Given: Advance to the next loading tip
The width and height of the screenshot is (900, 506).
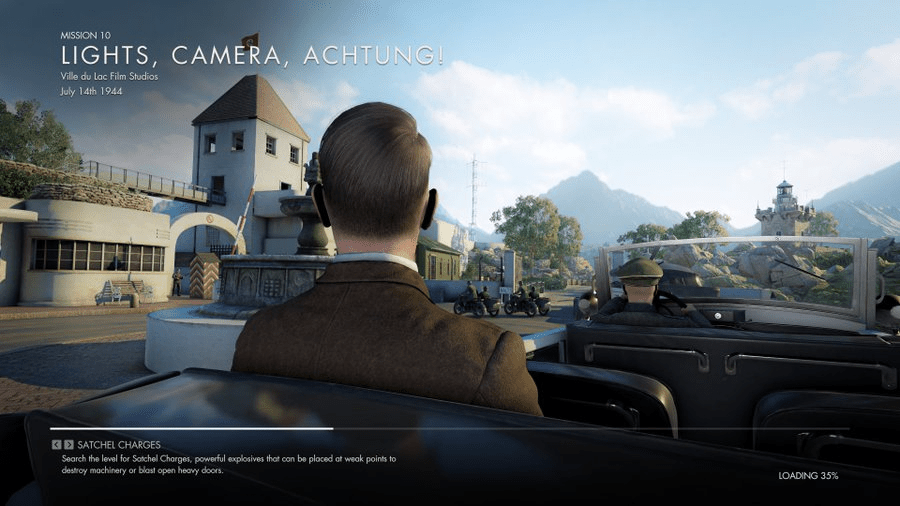Looking at the screenshot, I should [x=68, y=445].
